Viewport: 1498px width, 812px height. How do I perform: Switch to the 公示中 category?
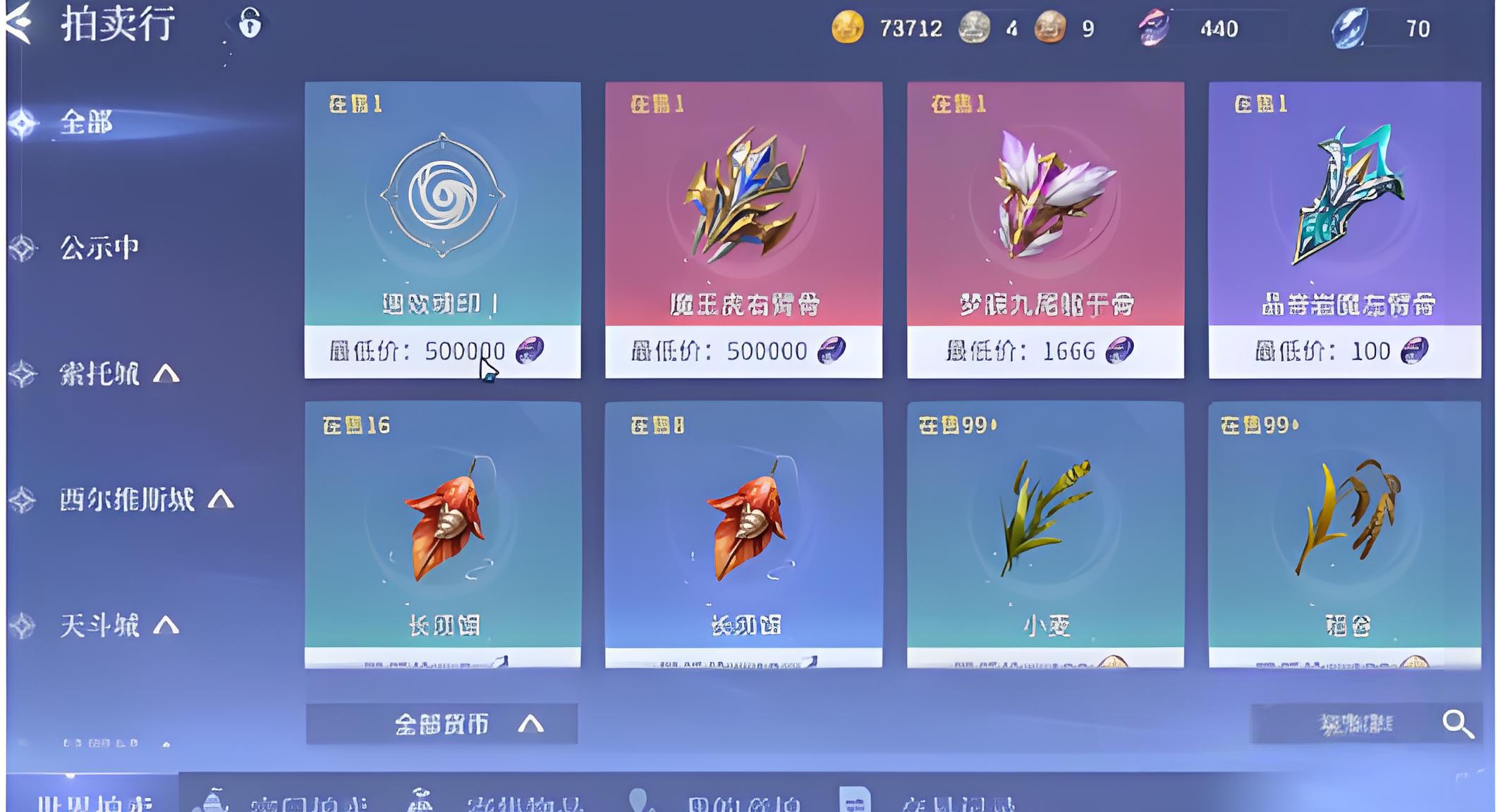[x=99, y=248]
